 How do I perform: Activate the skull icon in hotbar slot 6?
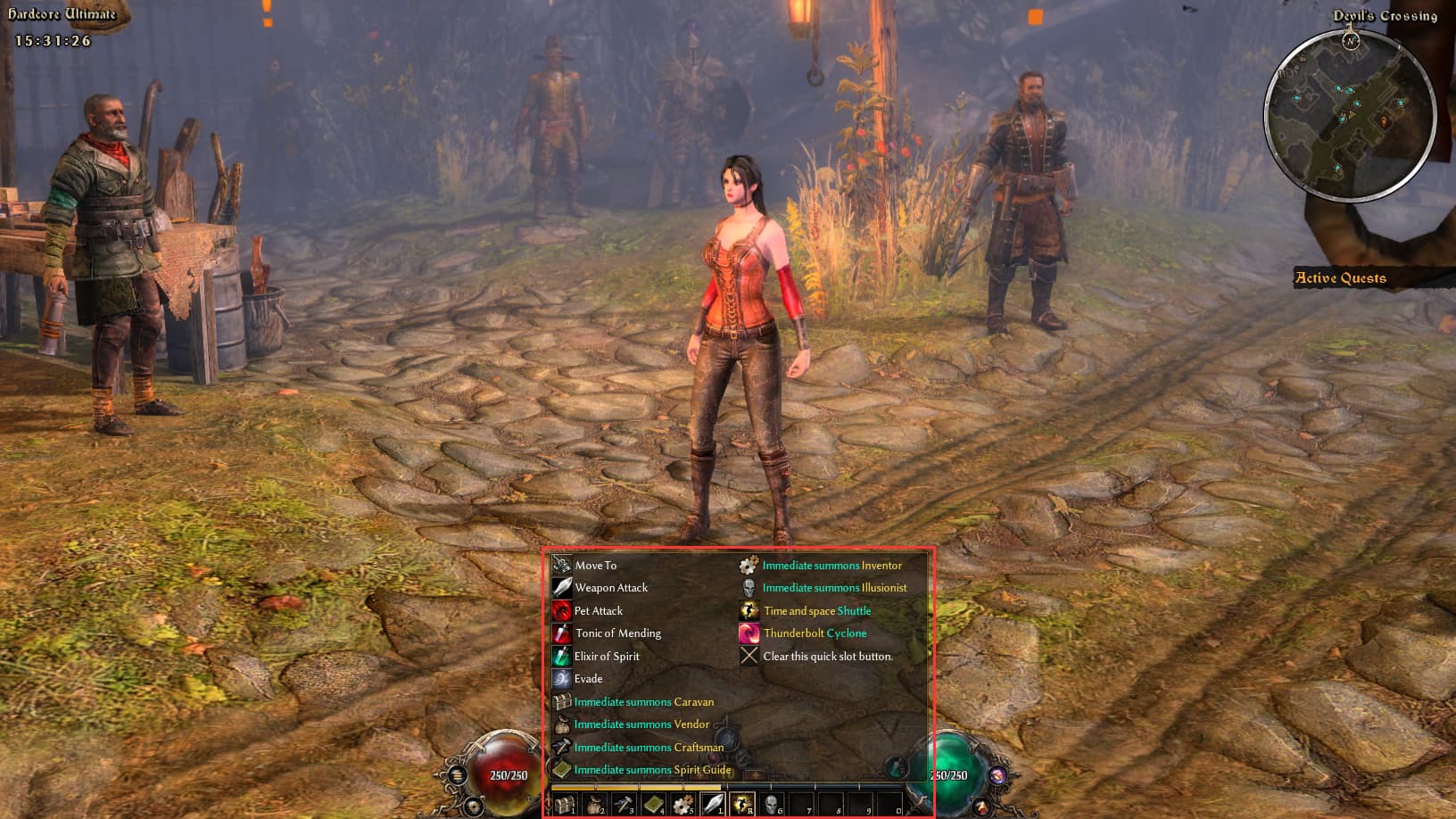[772, 805]
